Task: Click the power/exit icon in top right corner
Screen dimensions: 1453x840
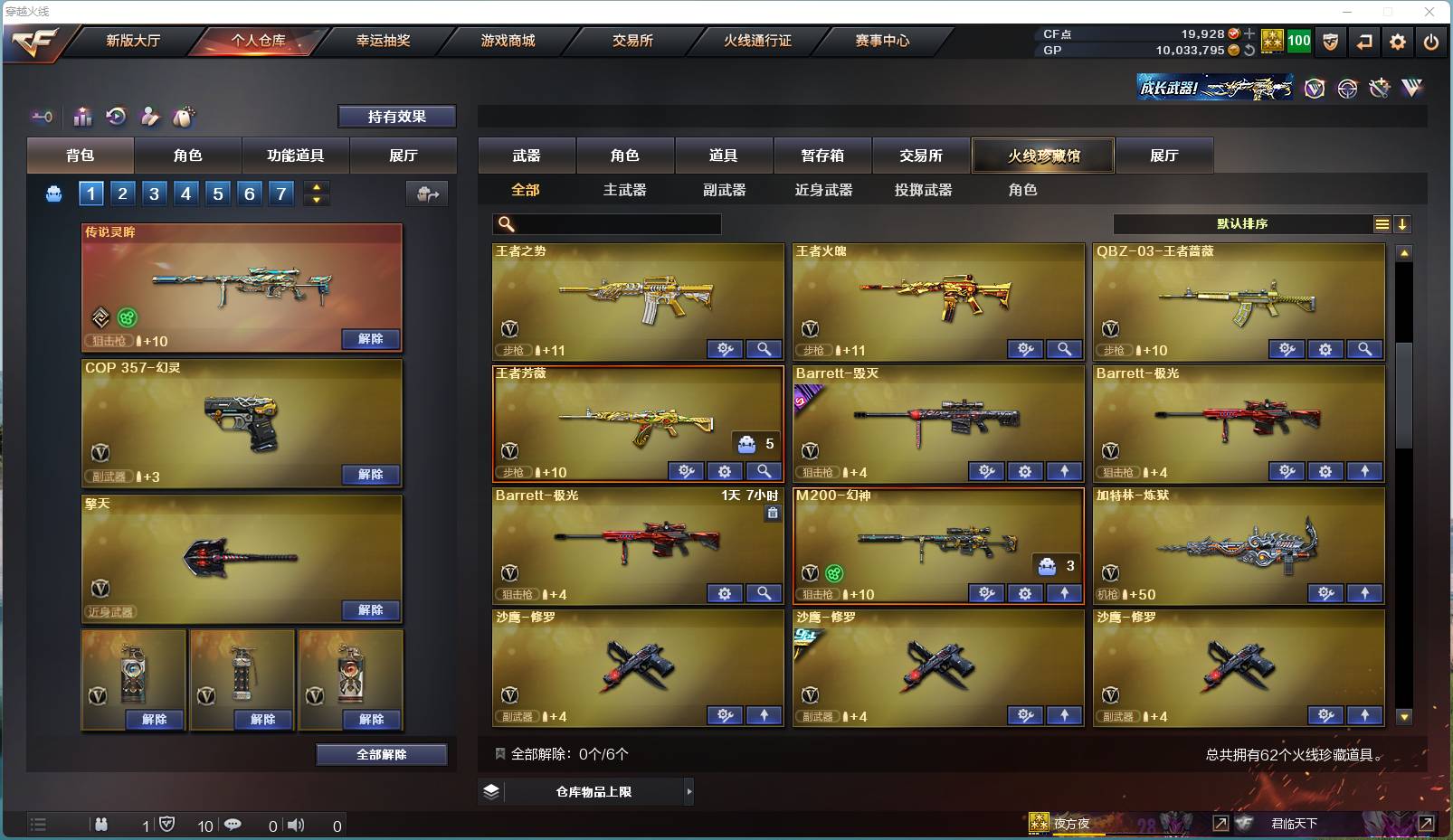Action: [x=1432, y=42]
